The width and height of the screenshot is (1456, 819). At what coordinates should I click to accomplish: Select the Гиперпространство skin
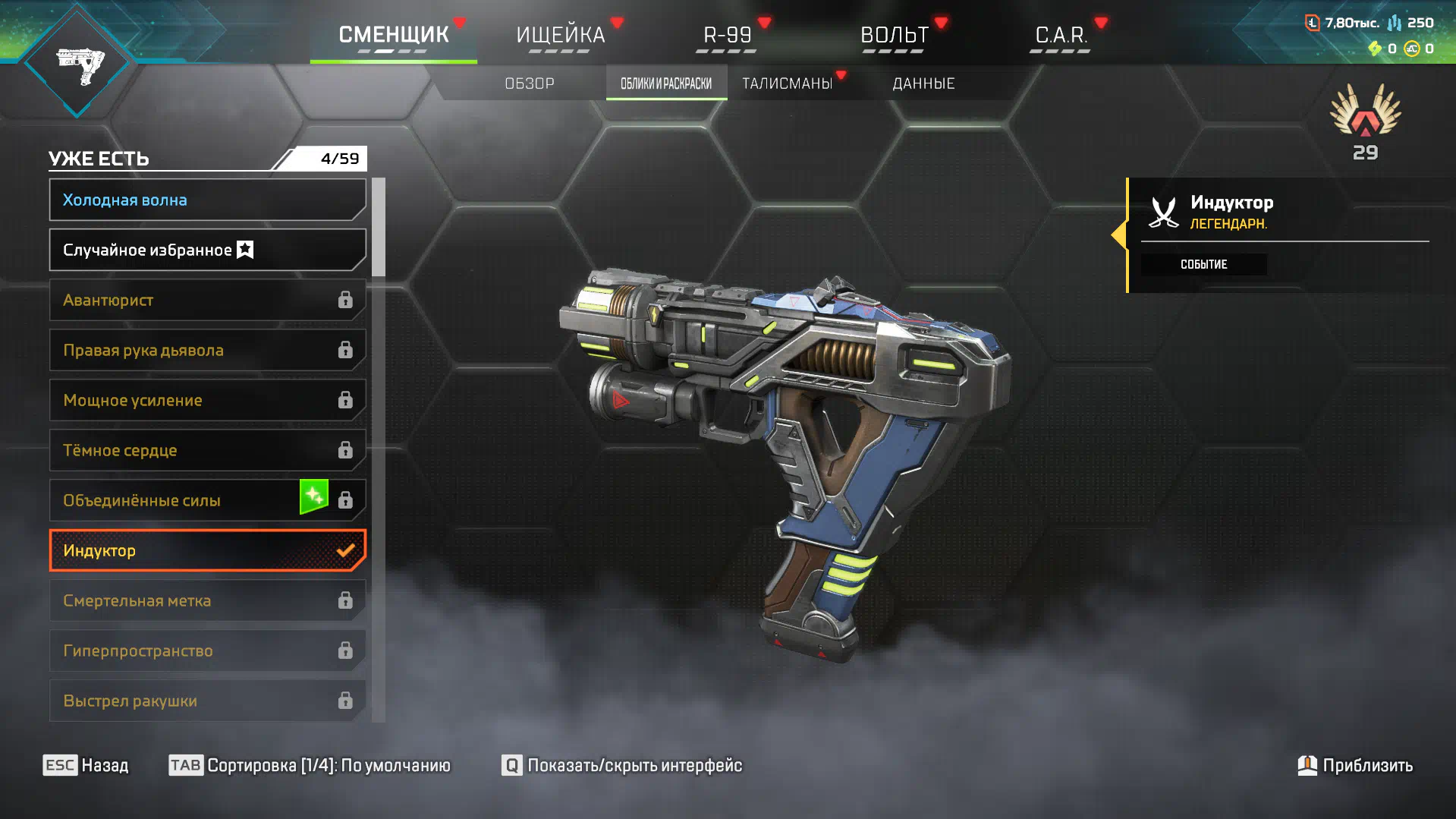pyautogui.click(x=206, y=651)
